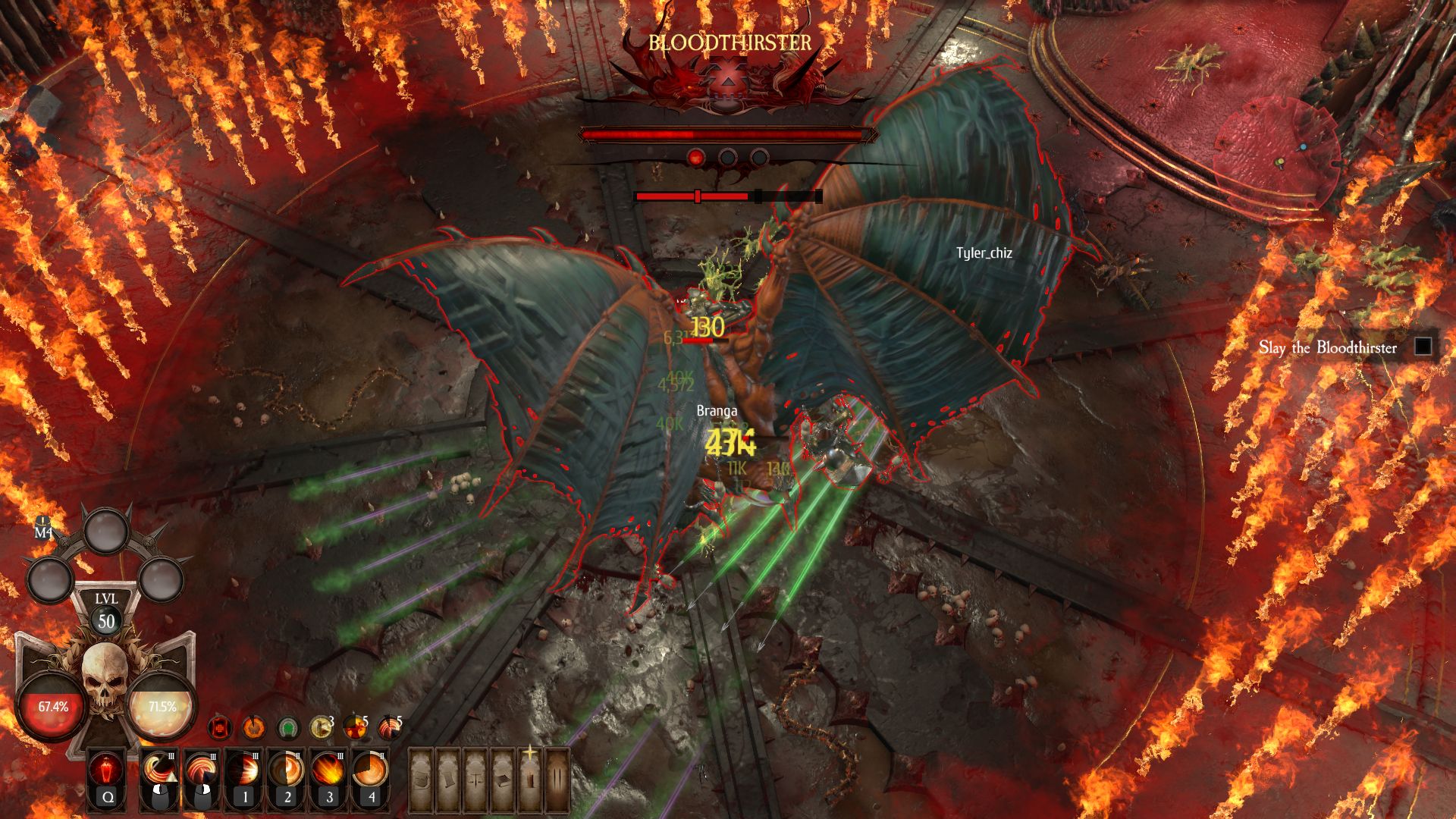
Task: Select the Slay the Bloodthirster objective
Action: [x=1327, y=348]
